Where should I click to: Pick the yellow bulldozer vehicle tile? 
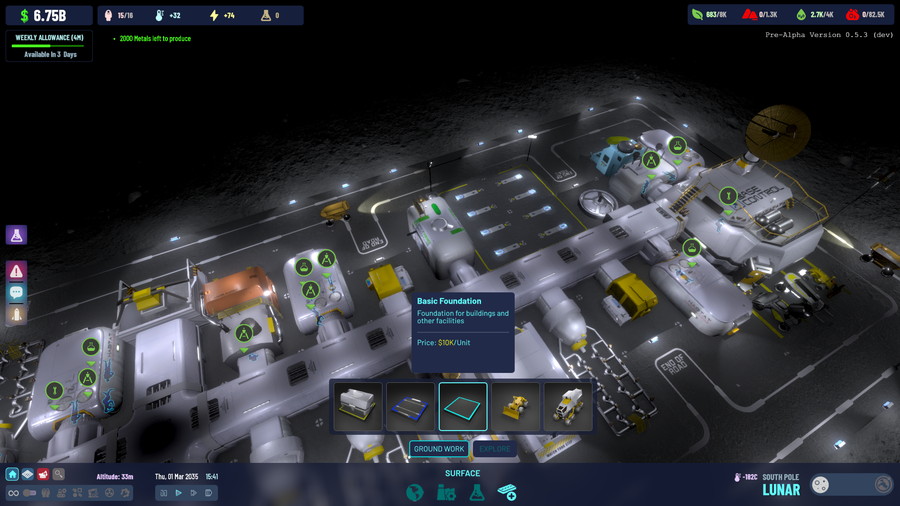515,406
